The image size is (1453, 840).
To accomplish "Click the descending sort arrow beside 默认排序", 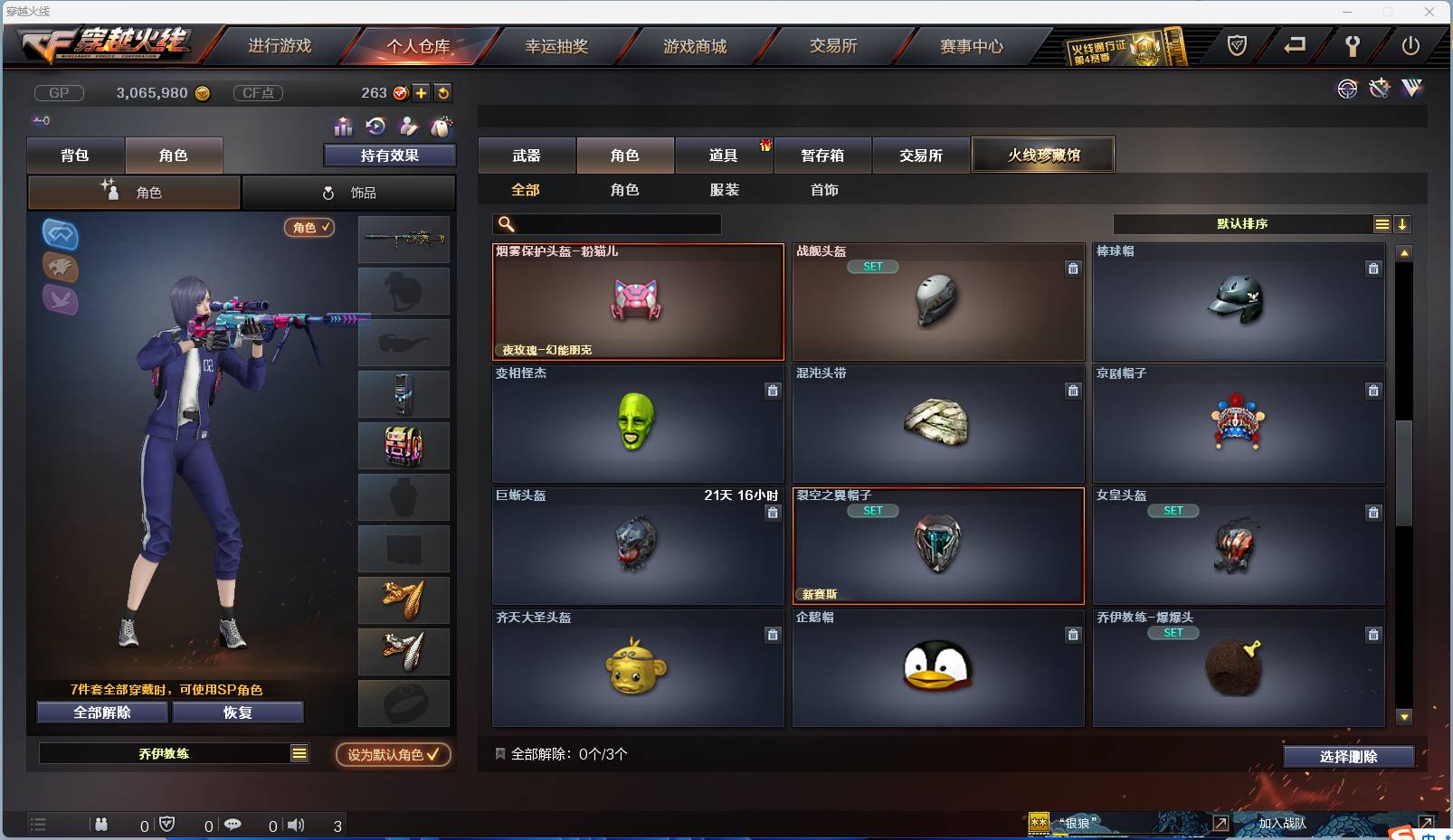I will (1402, 223).
